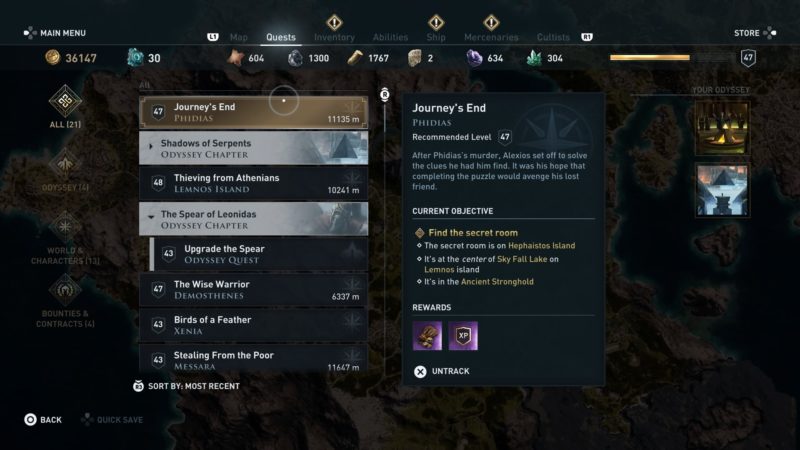This screenshot has height=450, width=800.
Task: Select the Journey's End quest row
Action: click(253, 112)
